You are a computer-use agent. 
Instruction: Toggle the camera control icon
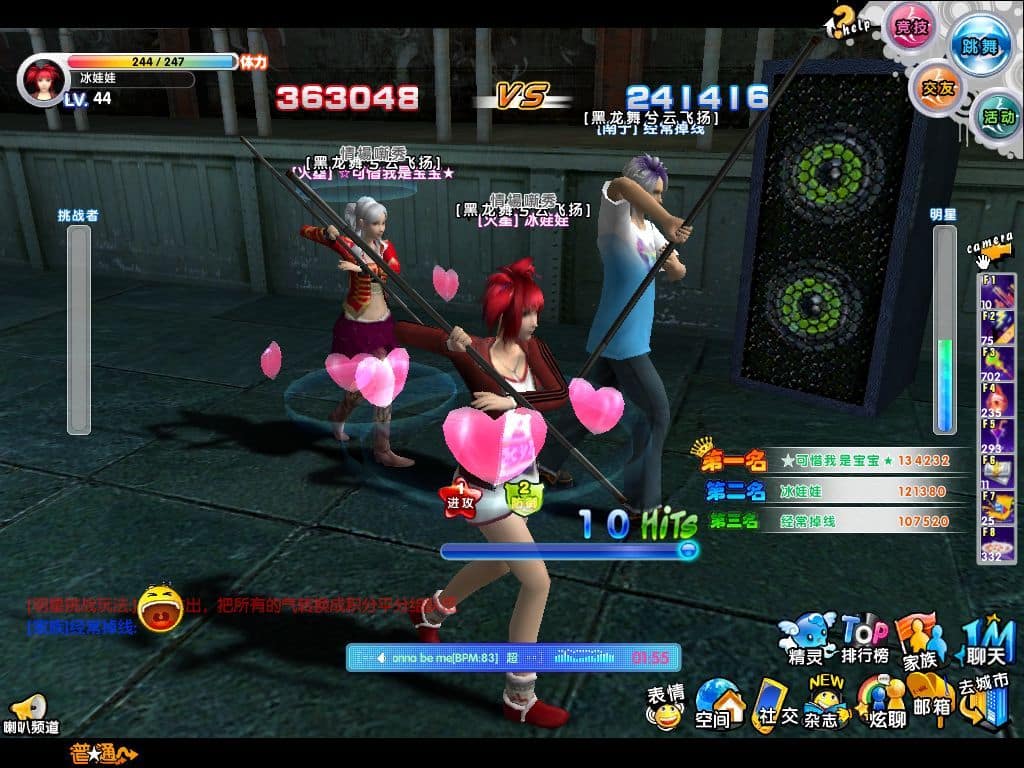click(x=990, y=252)
